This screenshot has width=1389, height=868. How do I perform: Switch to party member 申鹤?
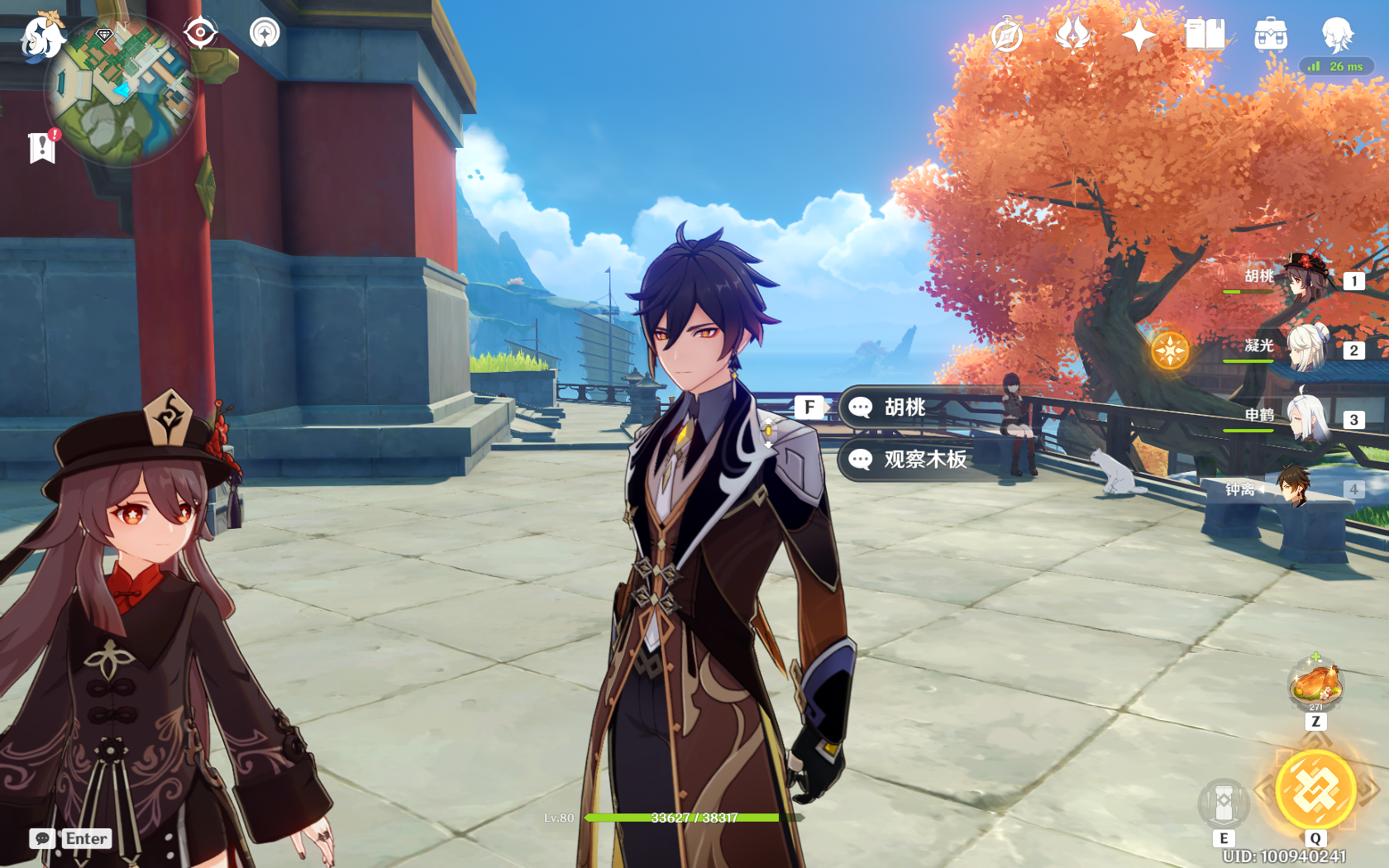pos(1305,417)
